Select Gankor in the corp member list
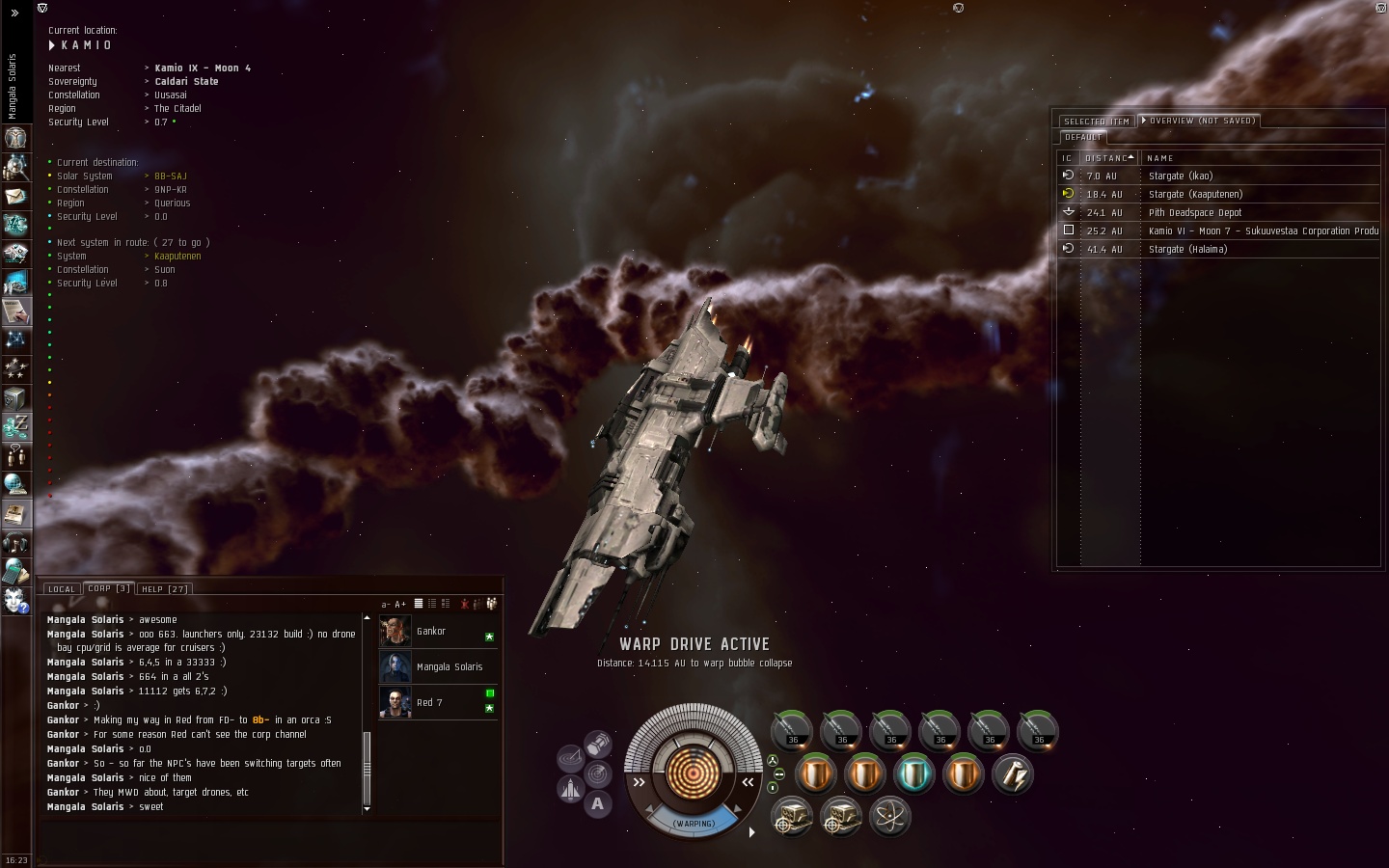This screenshot has height=868, width=1389. coord(431,632)
